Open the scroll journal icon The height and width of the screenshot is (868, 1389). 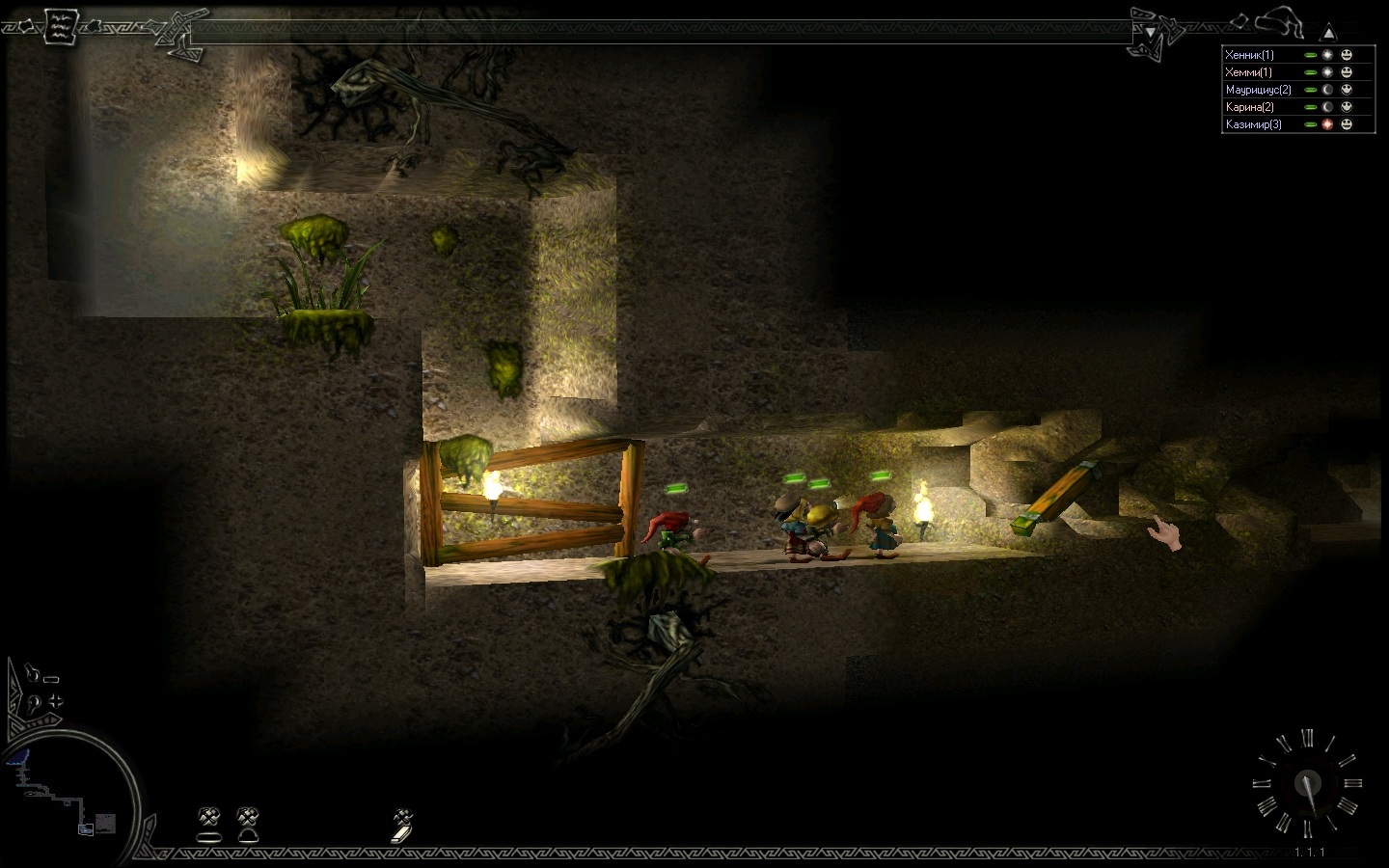58,24
